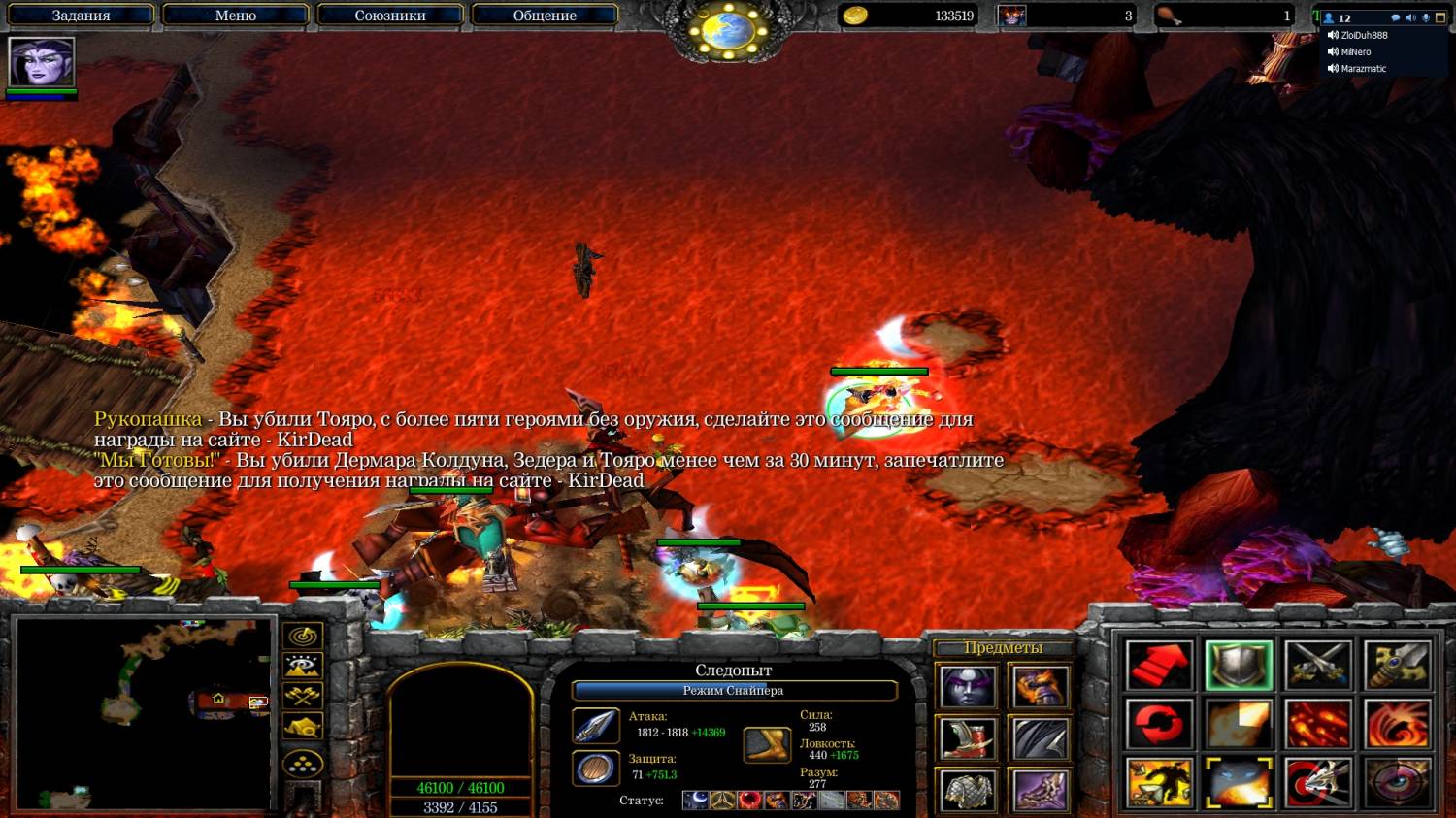Open the Союзники allies panel
Screen dimensions: 1456x818
coord(389,16)
